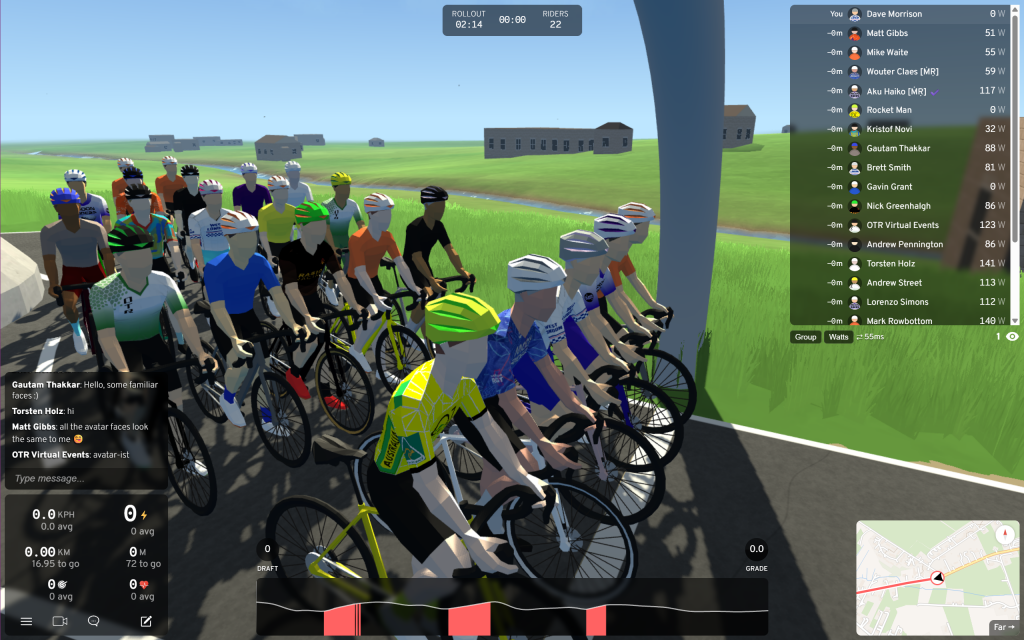Image resolution: width=1024 pixels, height=640 pixels.
Task: Focus the Type message chat field
Action: [x=86, y=478]
